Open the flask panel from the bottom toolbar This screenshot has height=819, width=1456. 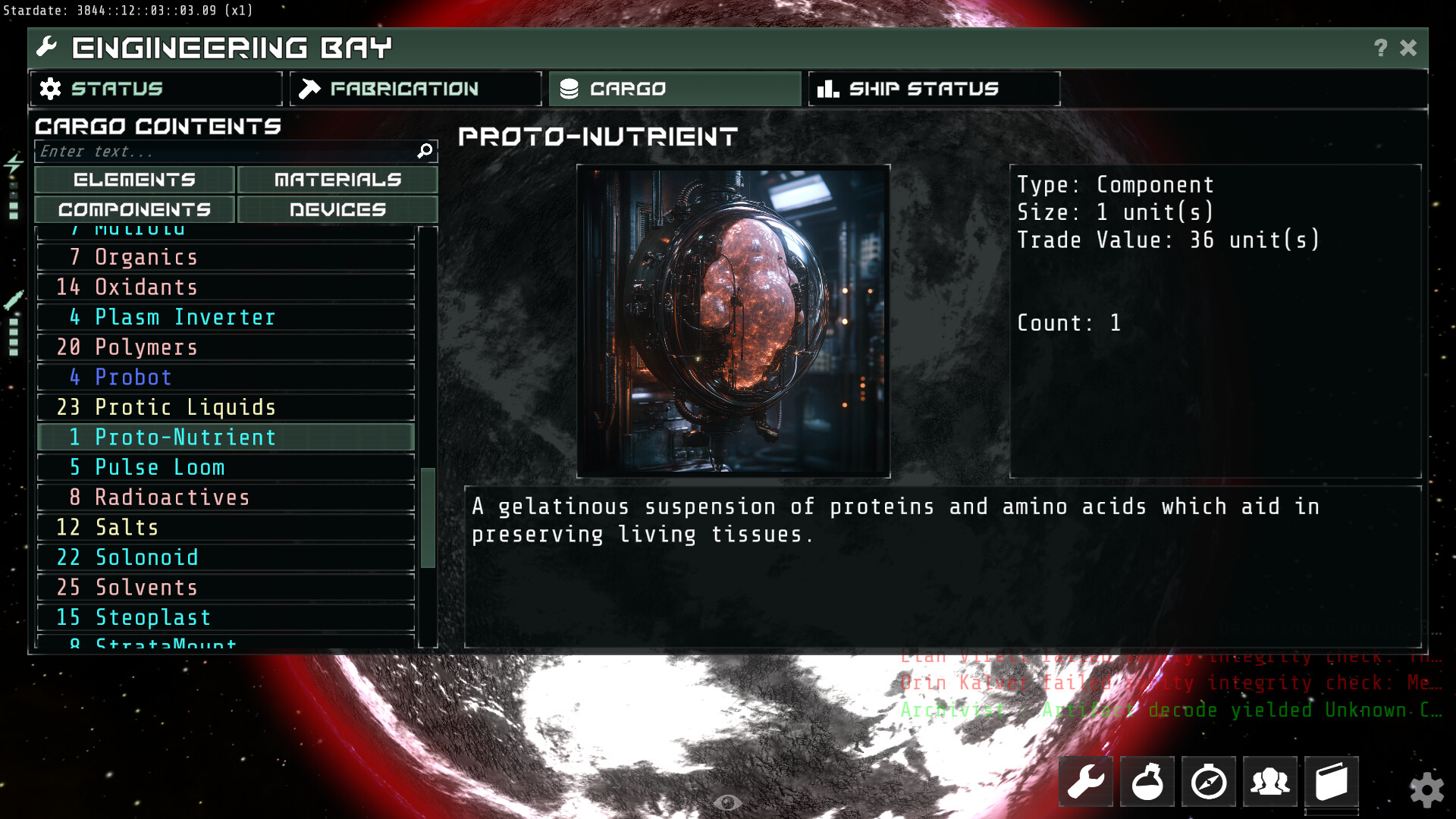point(1147,781)
